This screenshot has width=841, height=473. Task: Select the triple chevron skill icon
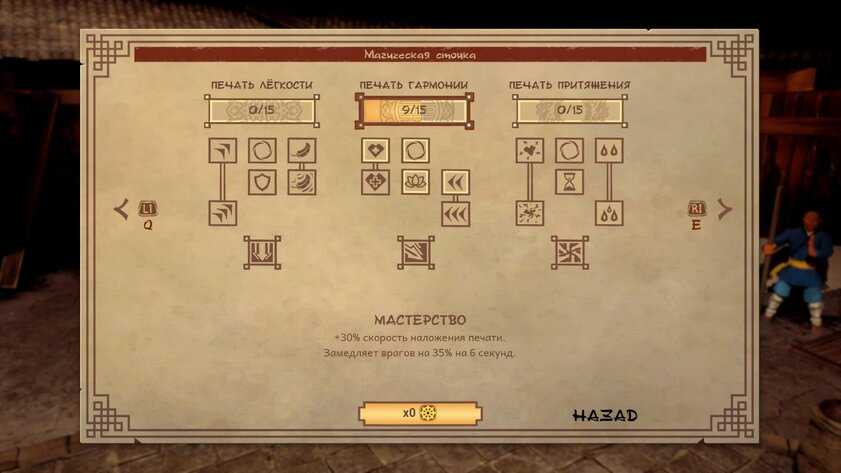(456, 213)
